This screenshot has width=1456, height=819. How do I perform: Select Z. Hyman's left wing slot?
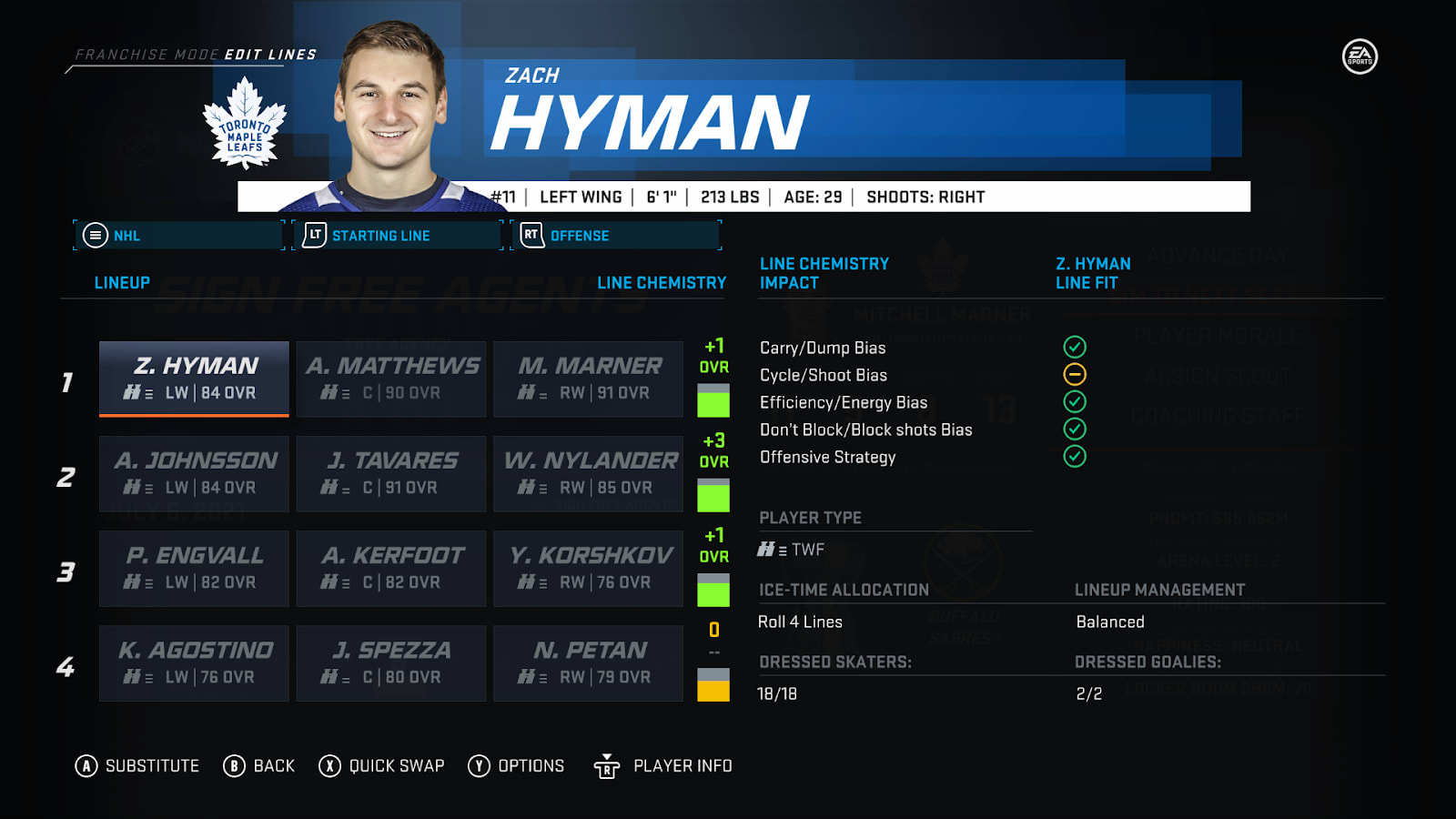(194, 379)
